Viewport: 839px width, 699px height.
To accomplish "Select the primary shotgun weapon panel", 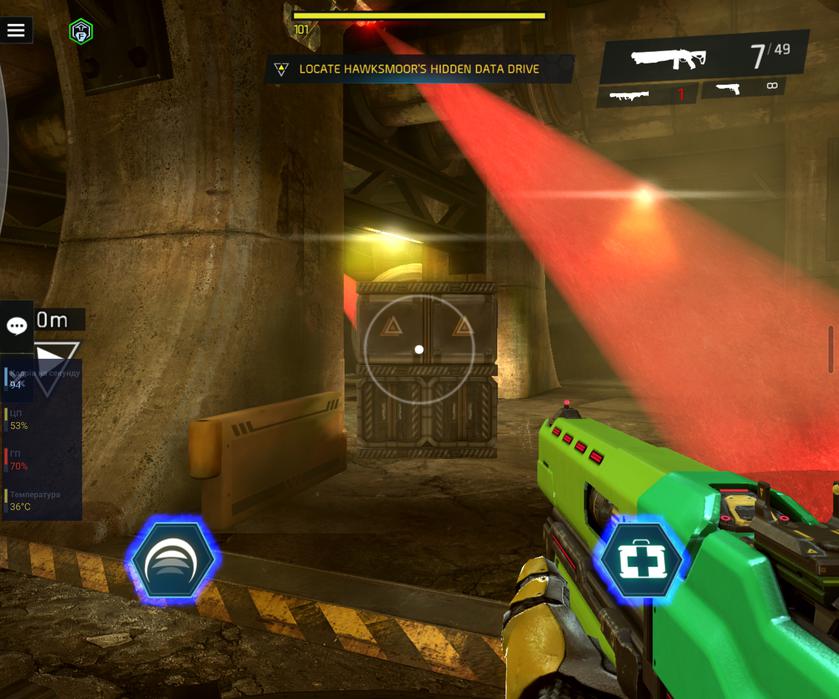I will [x=702, y=57].
